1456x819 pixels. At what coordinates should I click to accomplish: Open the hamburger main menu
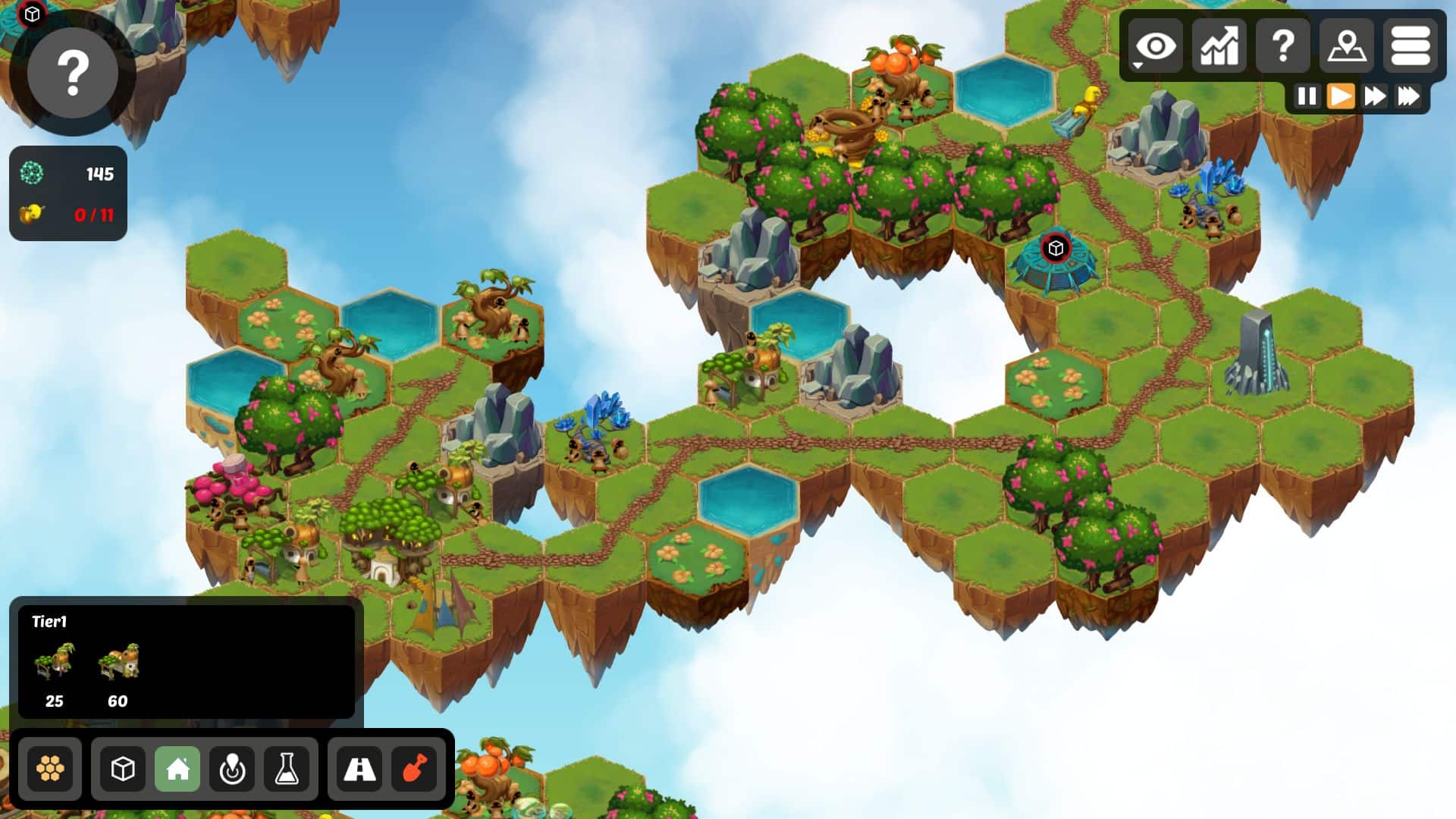click(x=1410, y=47)
